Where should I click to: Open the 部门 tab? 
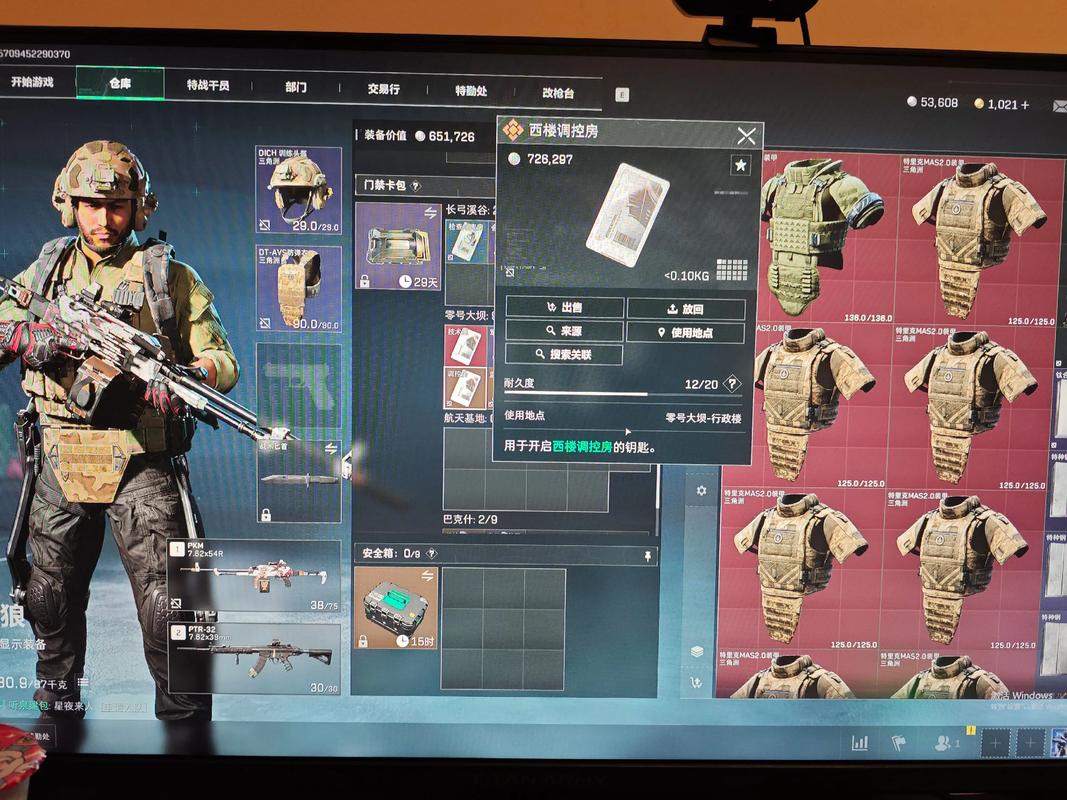tap(296, 87)
